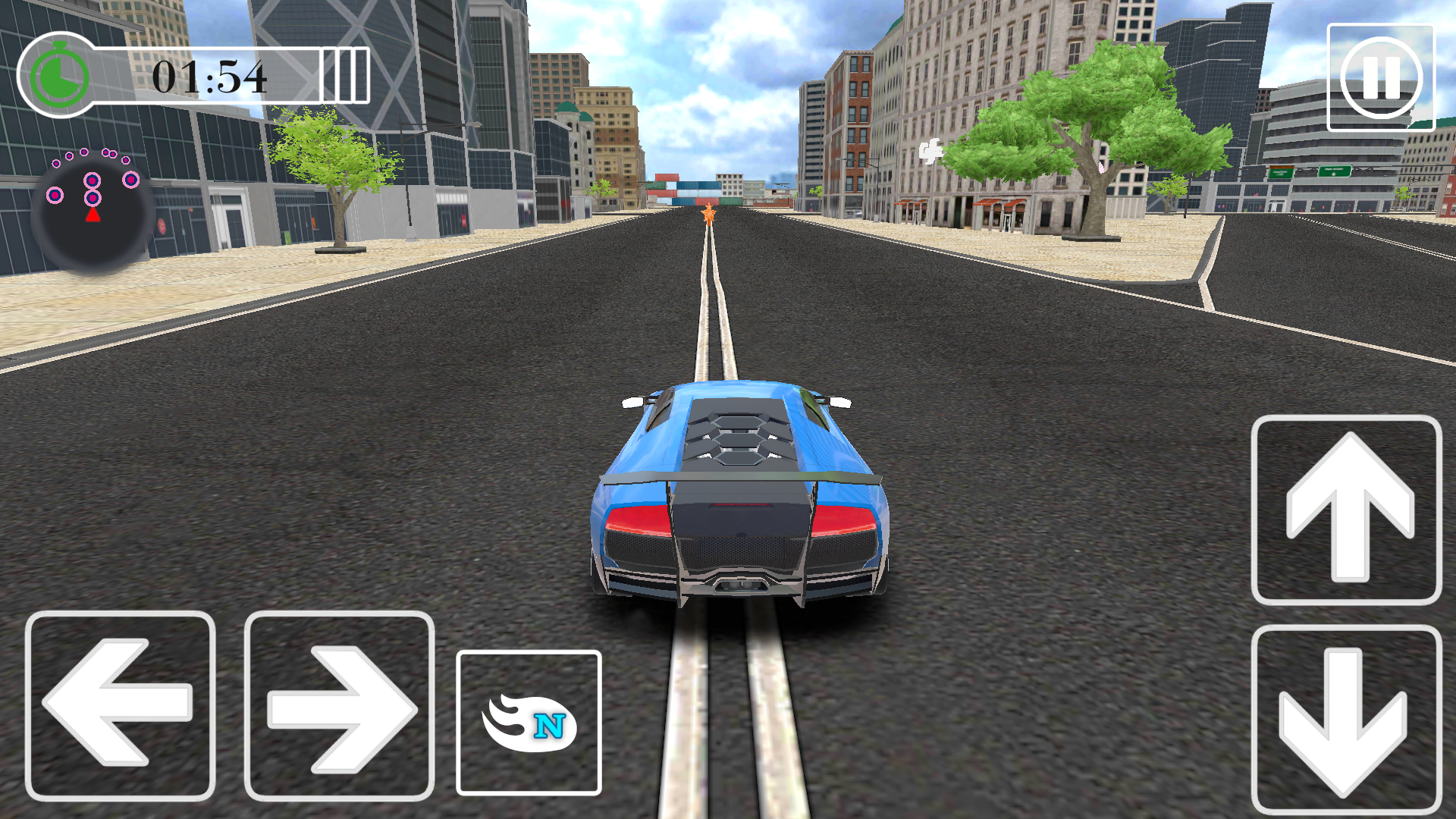
Task: Tap the green stopwatch timer icon
Action: [x=61, y=76]
